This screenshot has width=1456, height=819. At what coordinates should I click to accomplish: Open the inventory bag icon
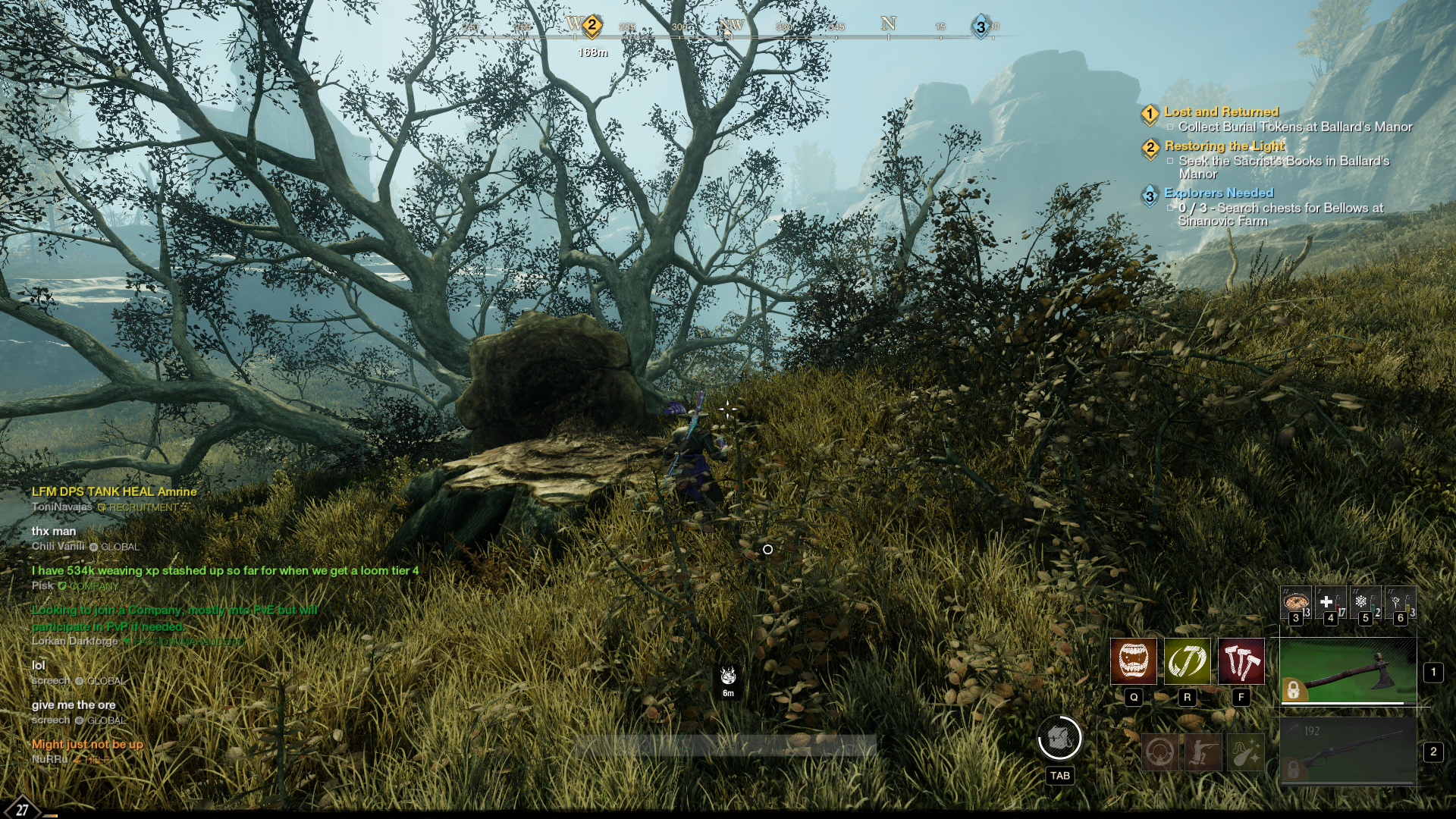click(x=1059, y=738)
